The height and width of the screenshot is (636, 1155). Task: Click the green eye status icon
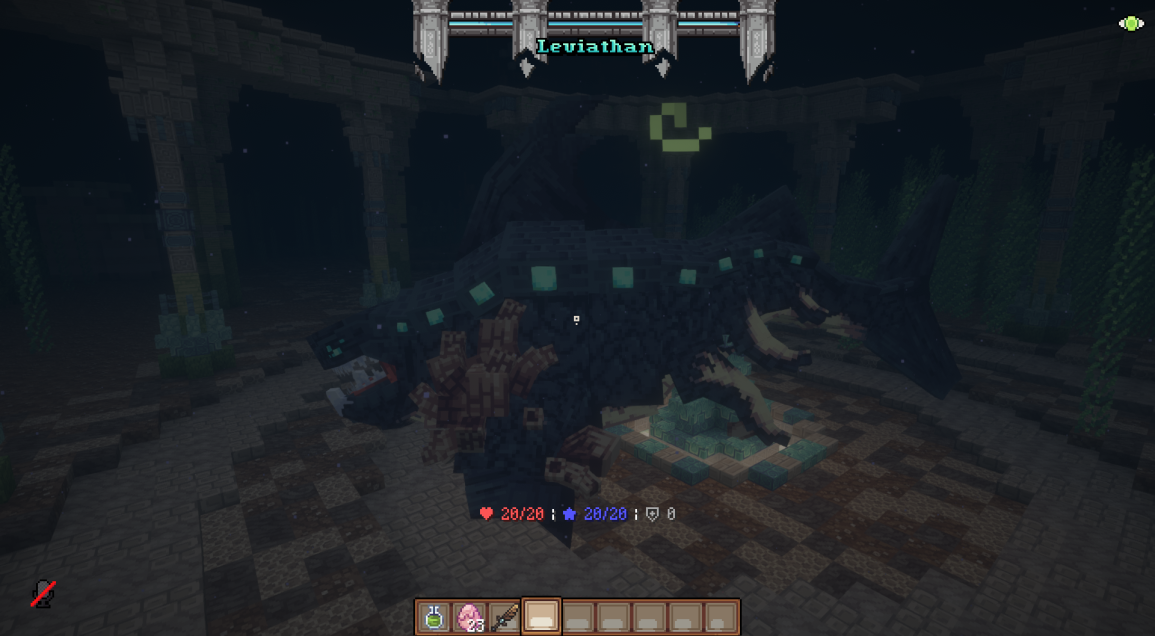(x=1131, y=24)
